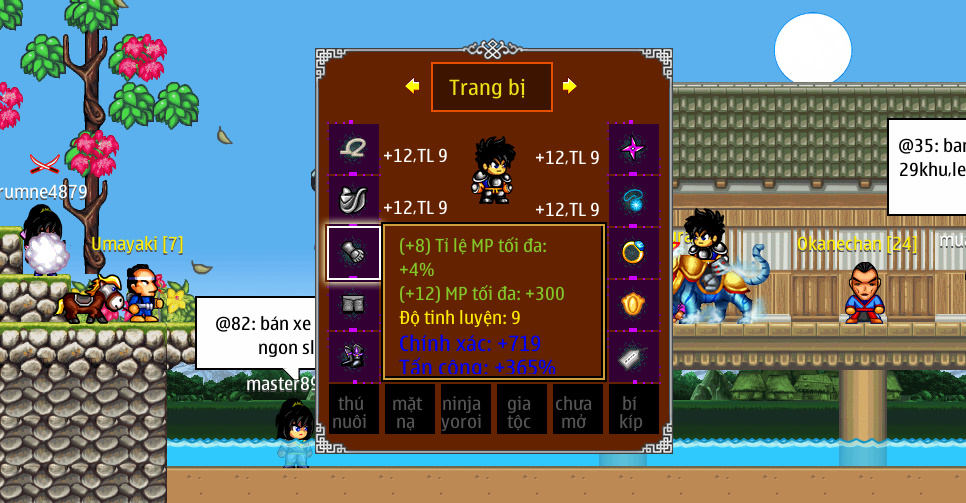Viewport: 966px width, 503px height.
Task: Select the orange jade charm slot
Action: pyautogui.click(x=634, y=304)
